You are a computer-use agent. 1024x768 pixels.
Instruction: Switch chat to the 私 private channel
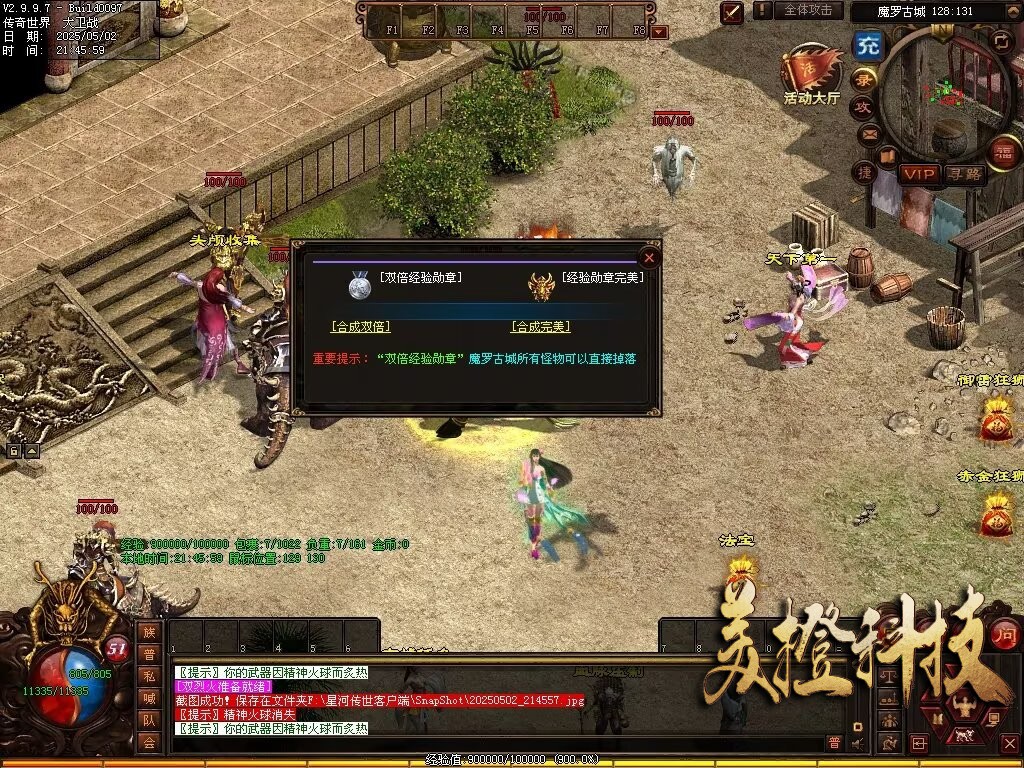149,675
